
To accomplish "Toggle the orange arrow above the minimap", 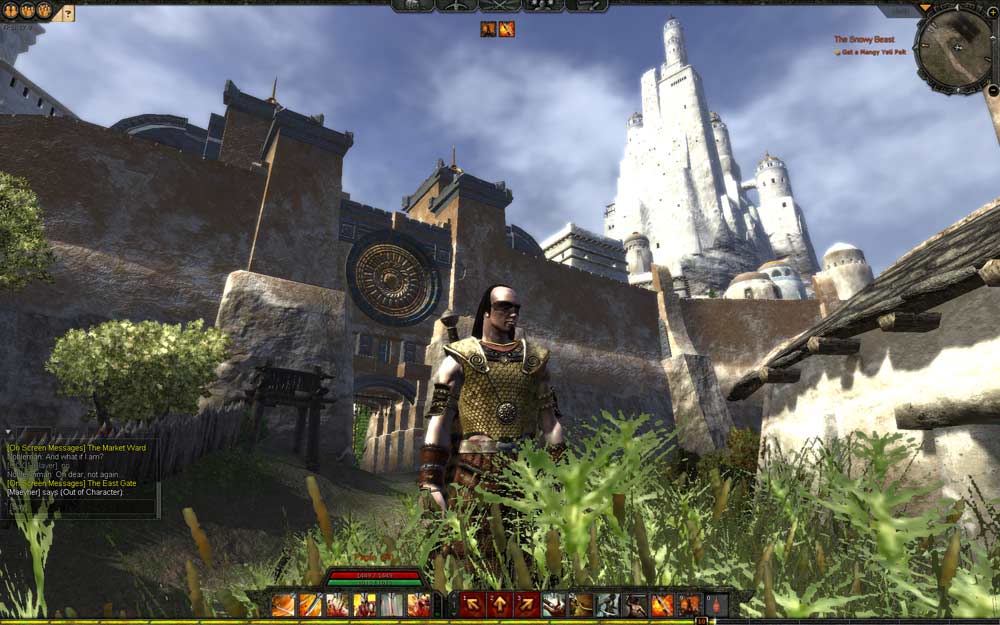I will click(x=925, y=8).
